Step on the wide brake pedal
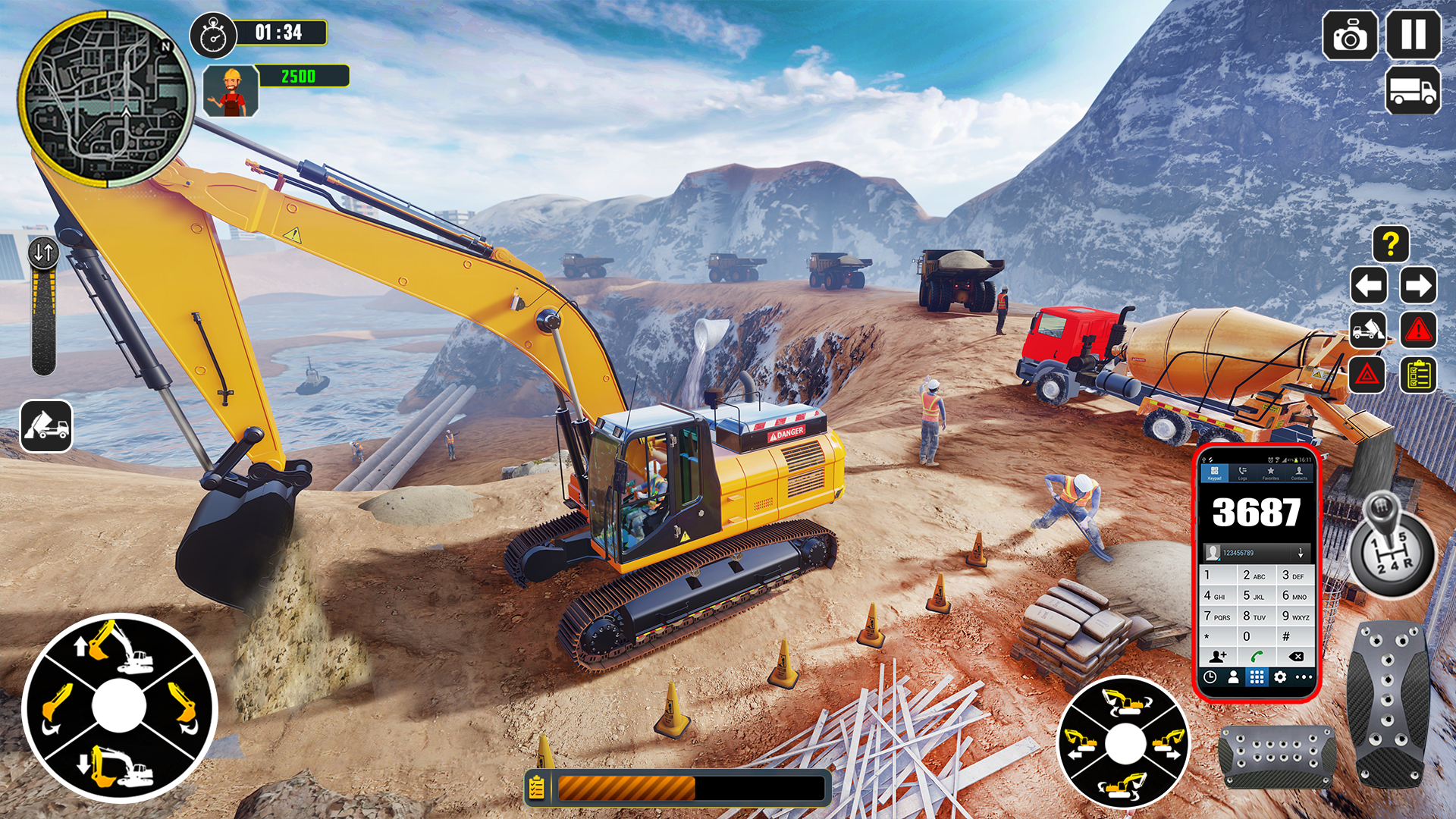The image size is (1456, 819). (x=1278, y=756)
